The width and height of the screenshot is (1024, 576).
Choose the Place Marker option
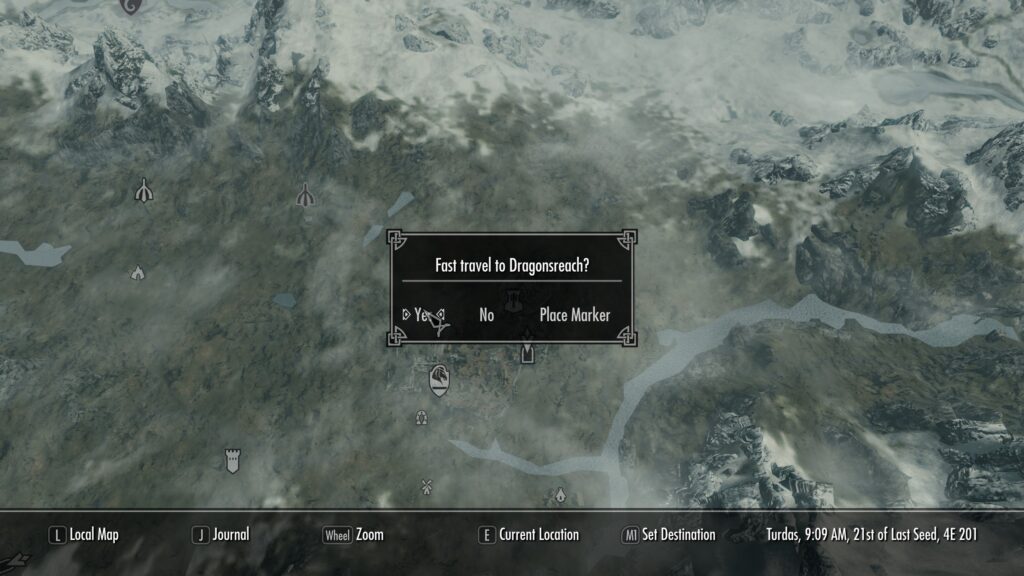(x=574, y=315)
